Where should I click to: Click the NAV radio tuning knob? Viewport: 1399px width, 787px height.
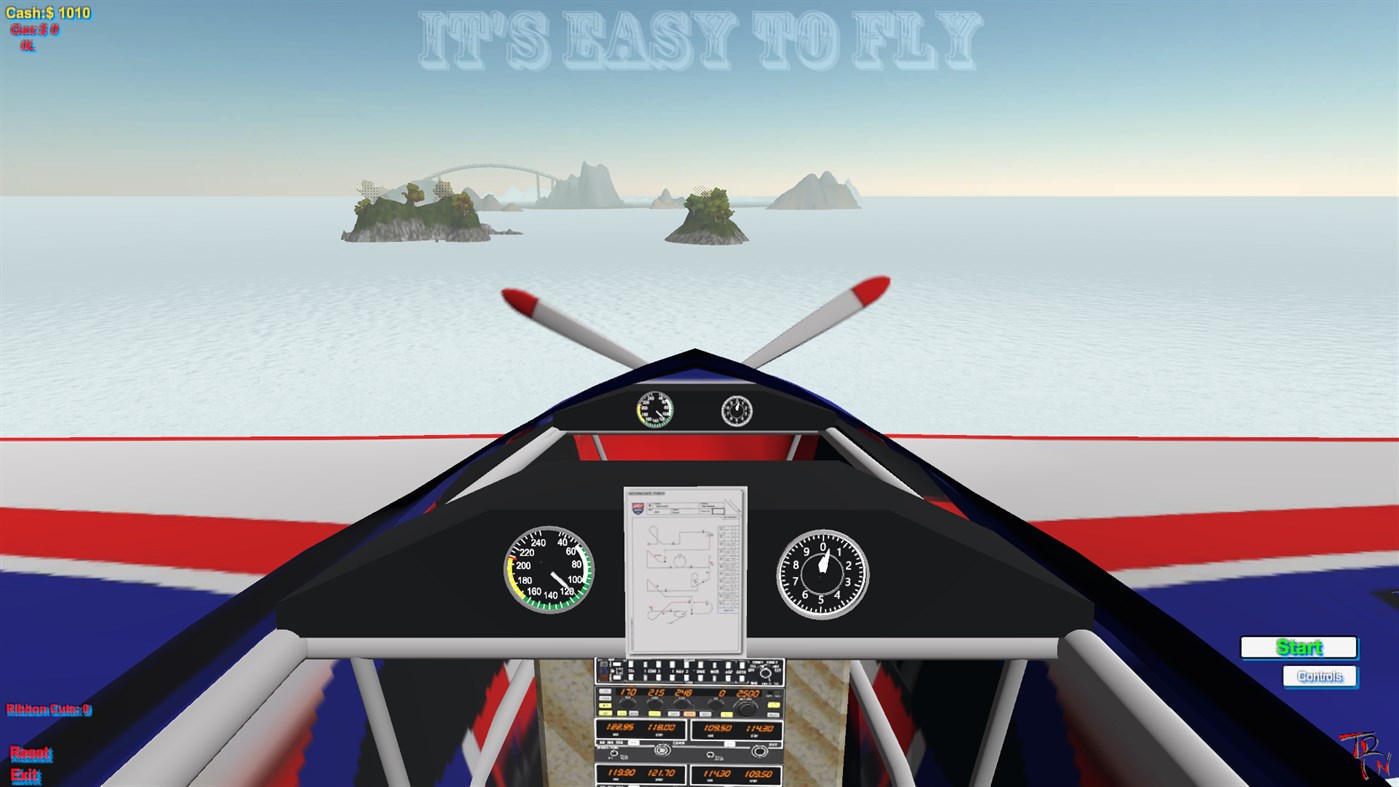pos(759,751)
